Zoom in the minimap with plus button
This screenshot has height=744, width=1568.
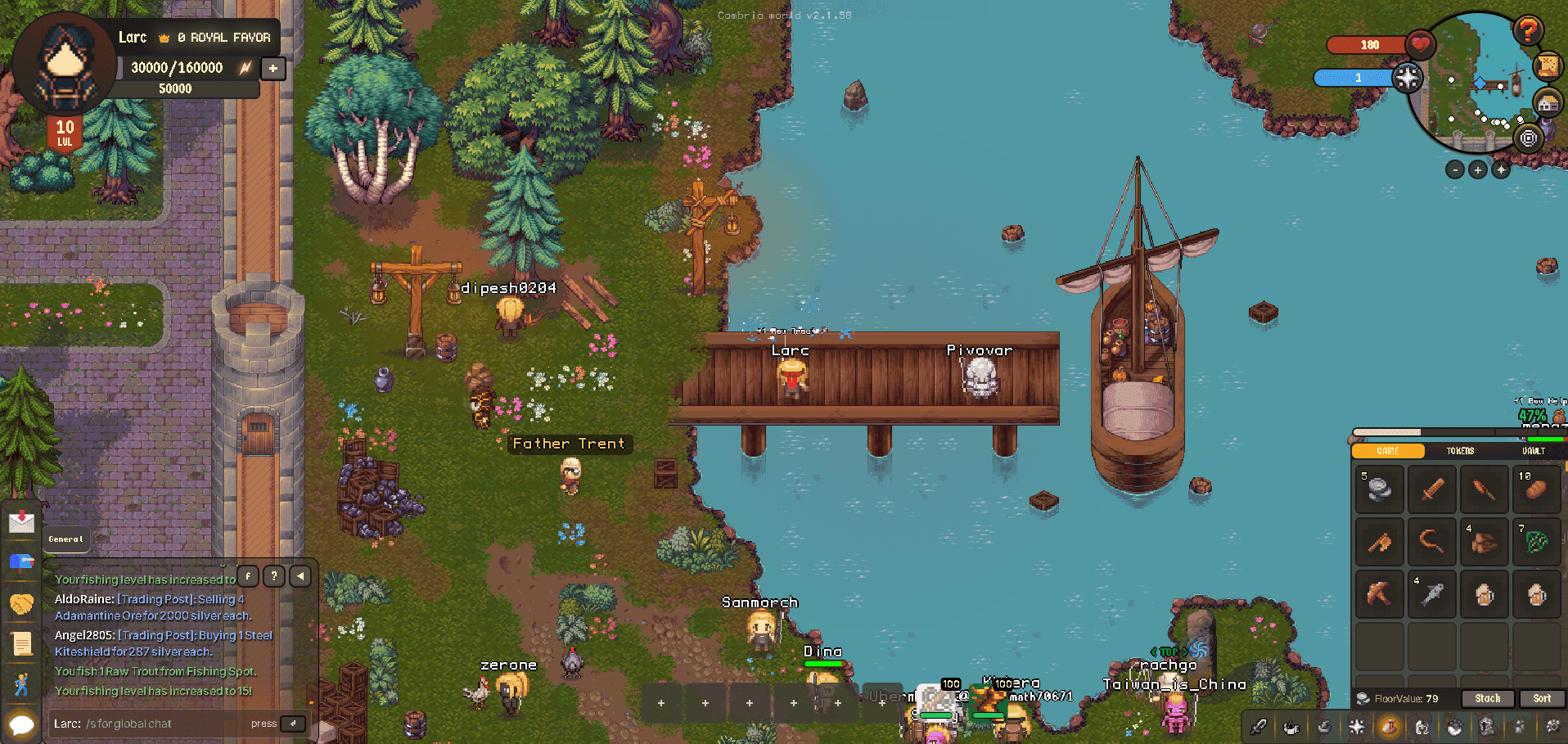pos(1477,169)
